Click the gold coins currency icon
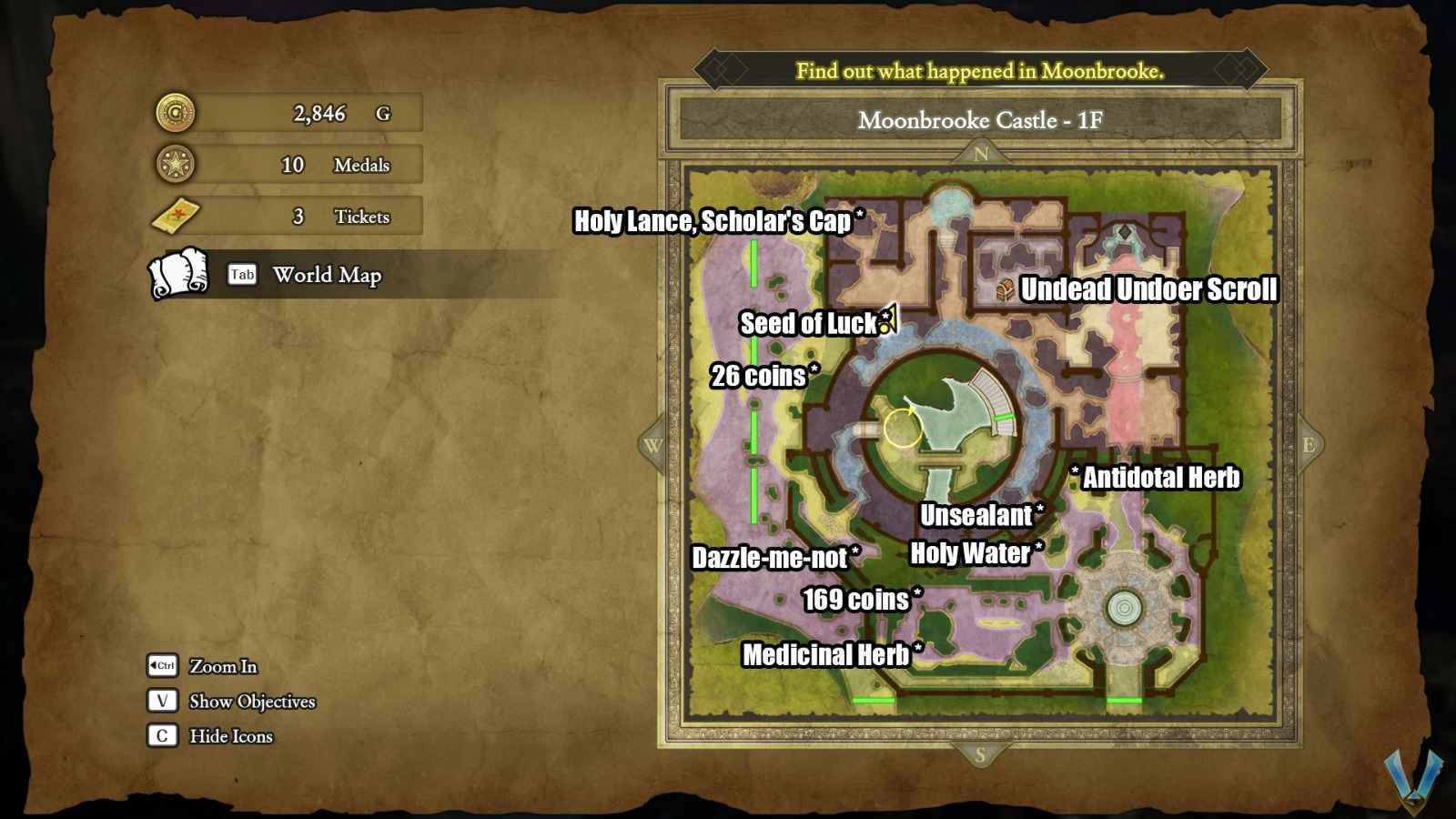The height and width of the screenshot is (819, 1456). pyautogui.click(x=177, y=113)
